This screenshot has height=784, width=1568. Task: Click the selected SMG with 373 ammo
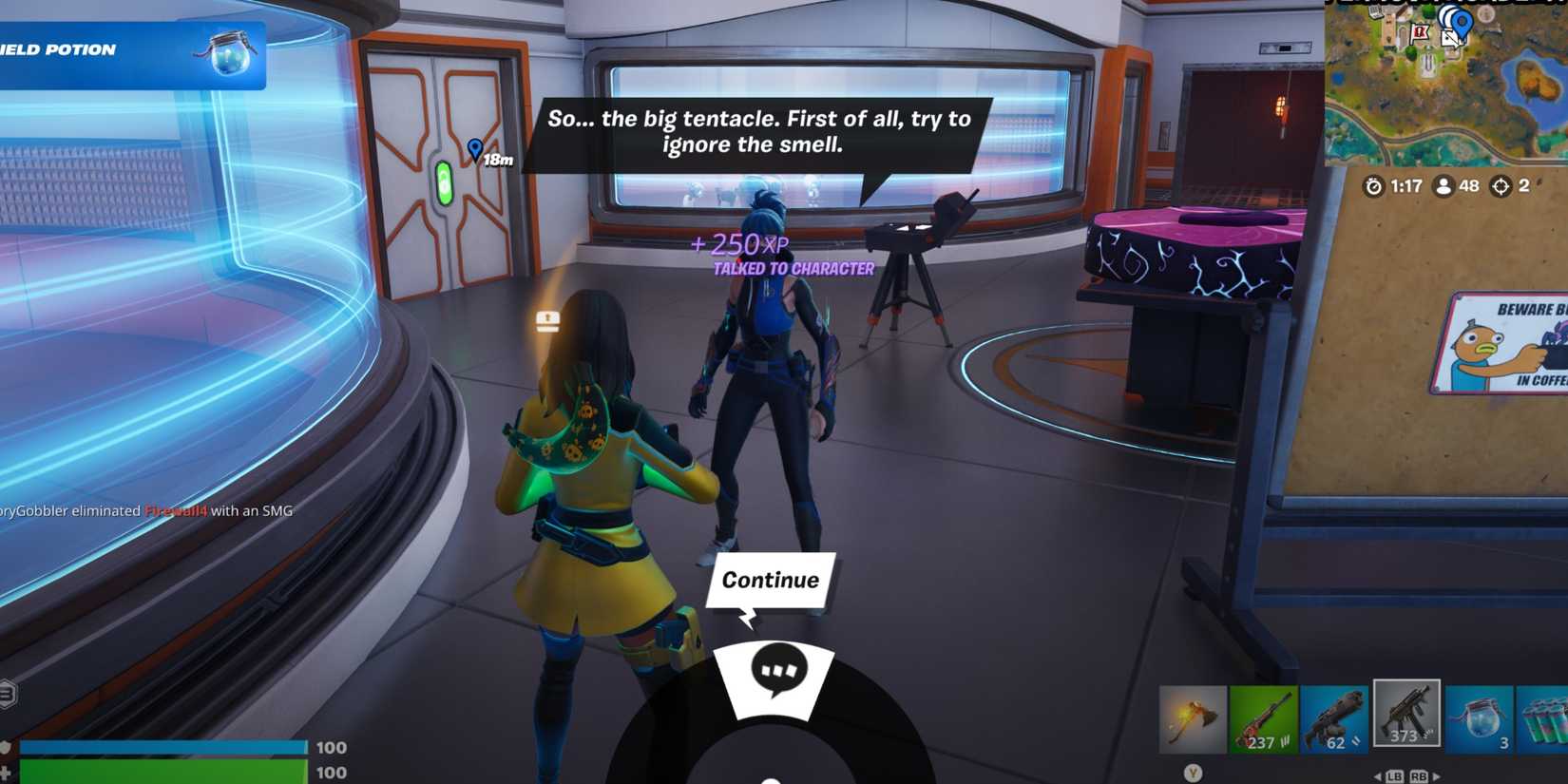1406,717
